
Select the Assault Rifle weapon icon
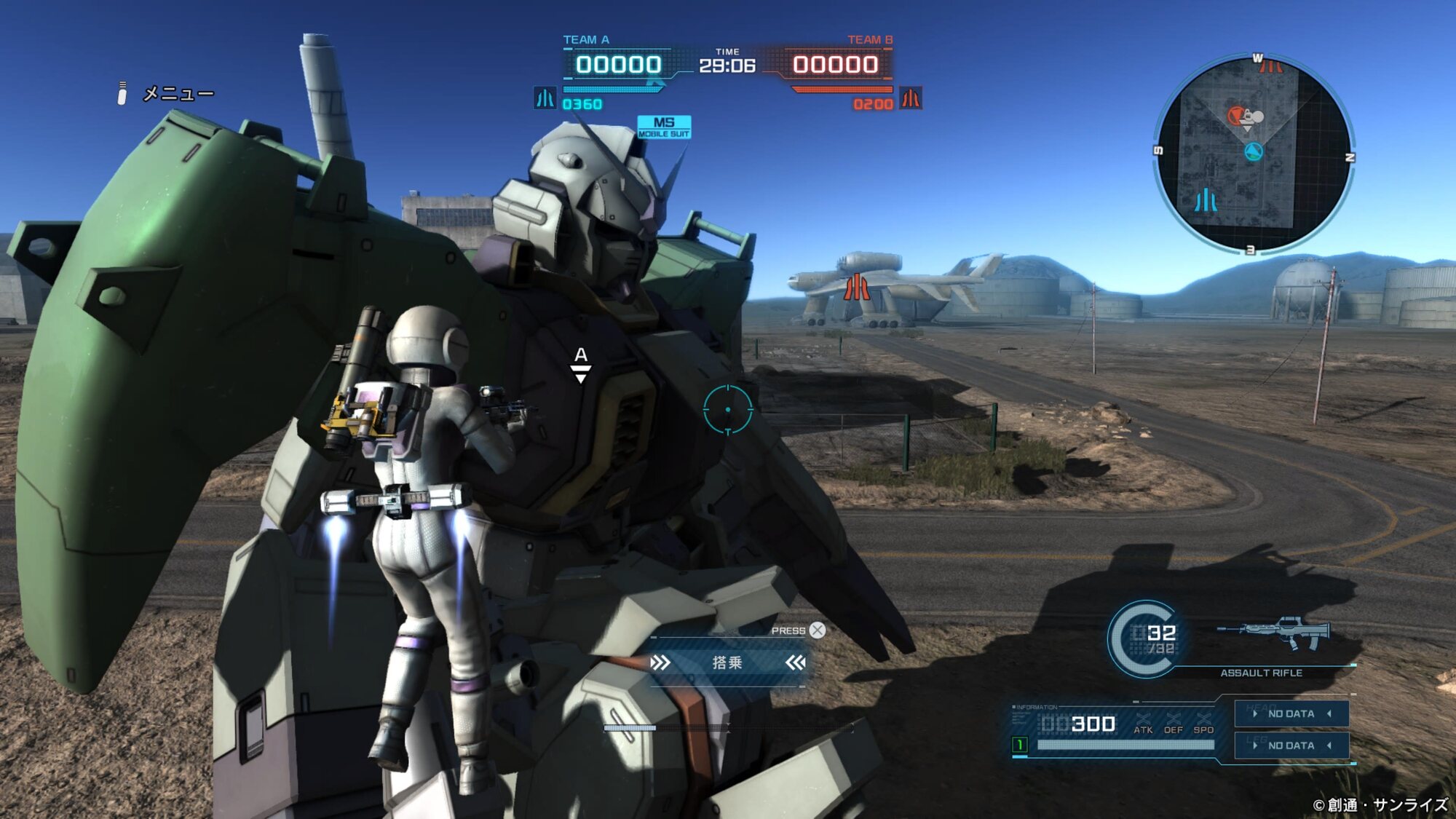coord(1274,633)
